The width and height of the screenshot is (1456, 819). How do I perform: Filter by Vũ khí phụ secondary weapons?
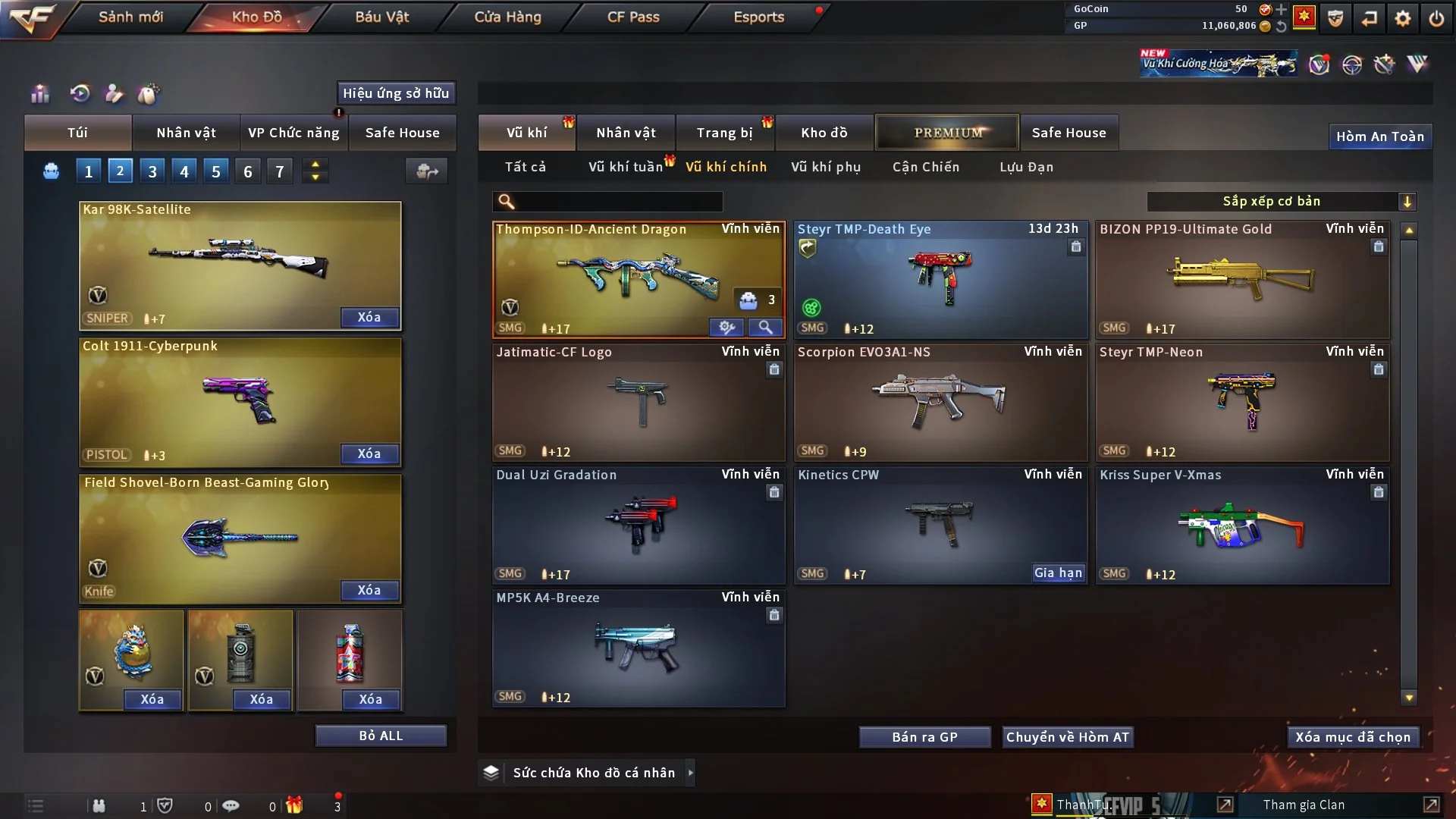click(825, 167)
